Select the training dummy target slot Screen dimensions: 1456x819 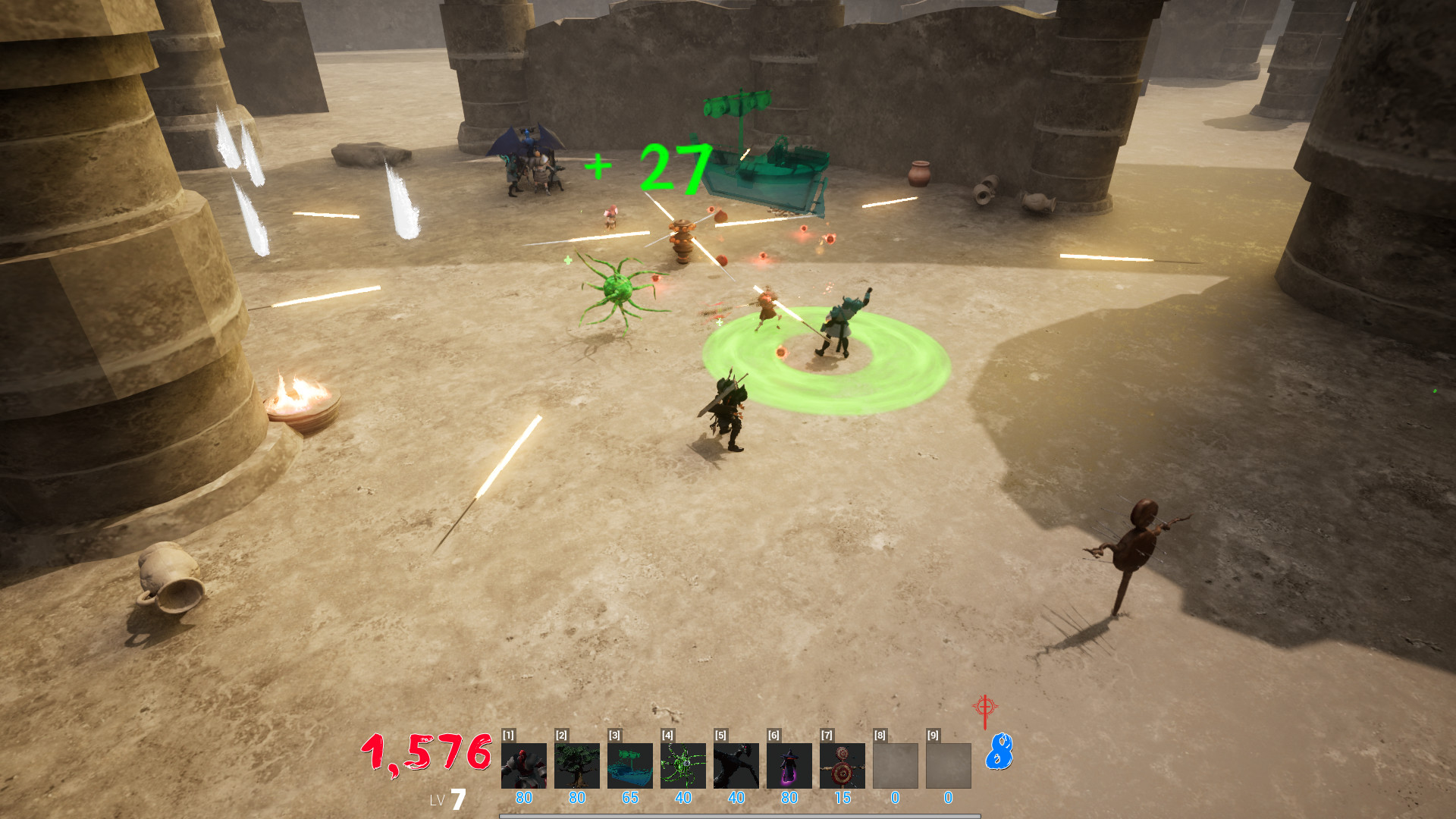coord(842,765)
